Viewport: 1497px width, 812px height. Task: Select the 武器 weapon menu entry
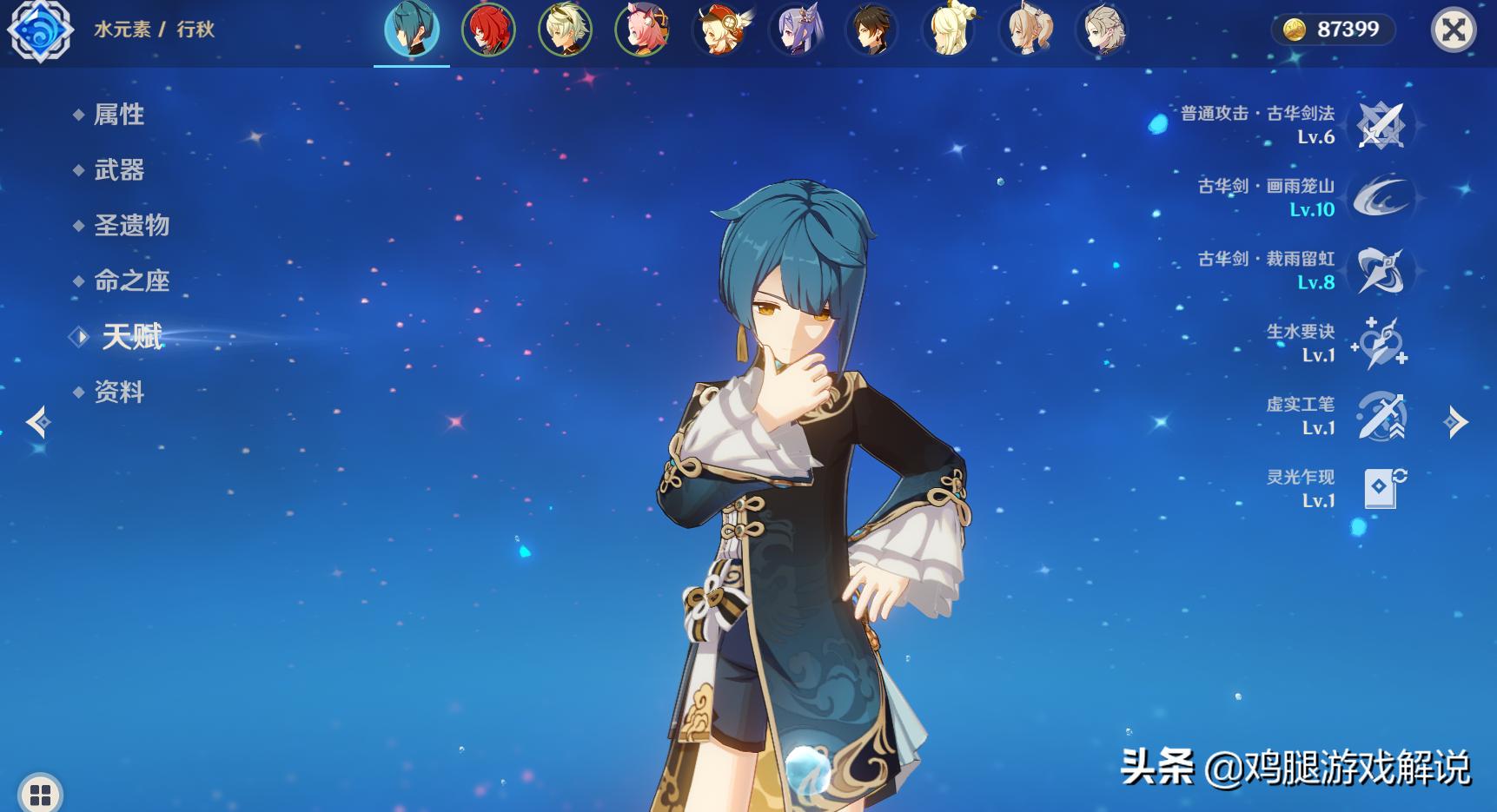pyautogui.click(x=119, y=170)
